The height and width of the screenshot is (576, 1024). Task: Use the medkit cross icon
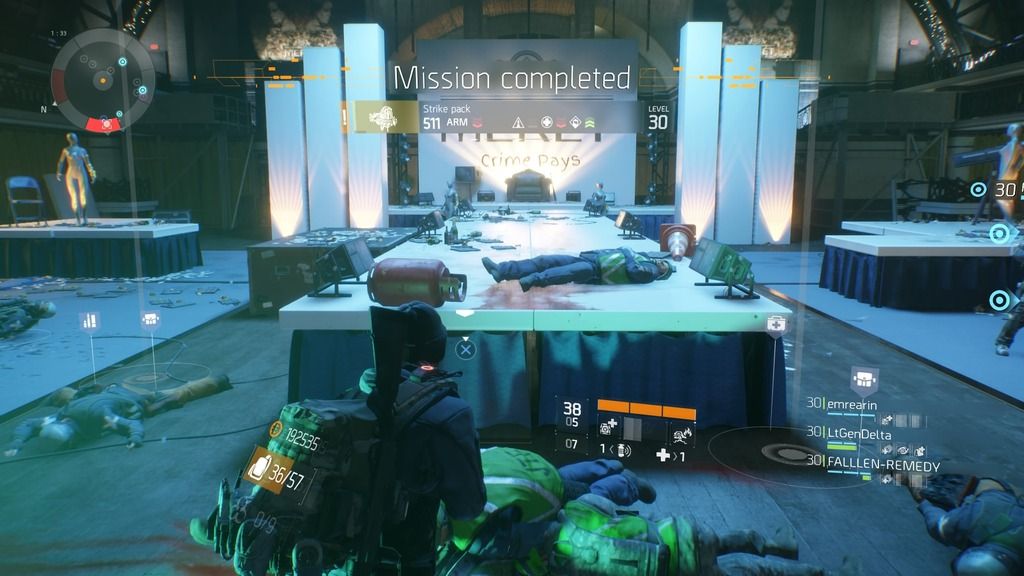(662, 456)
